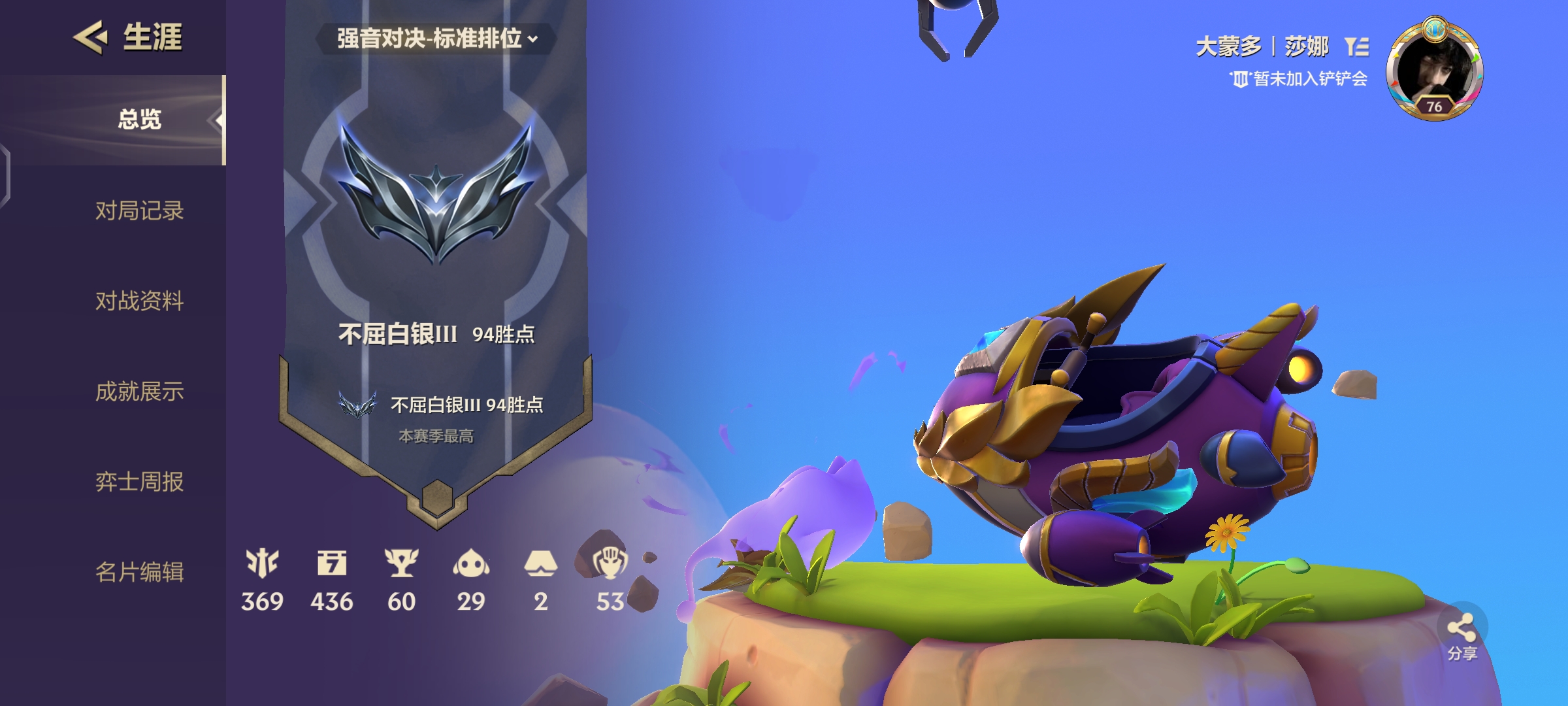Tap the emblem stat icon showing 369

pyautogui.click(x=262, y=563)
